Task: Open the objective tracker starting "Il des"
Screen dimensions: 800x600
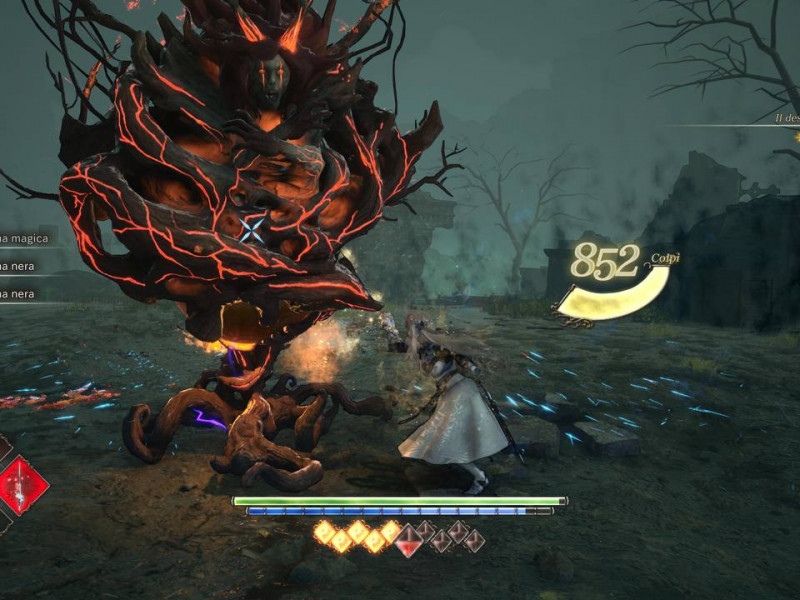Action: pos(787,118)
